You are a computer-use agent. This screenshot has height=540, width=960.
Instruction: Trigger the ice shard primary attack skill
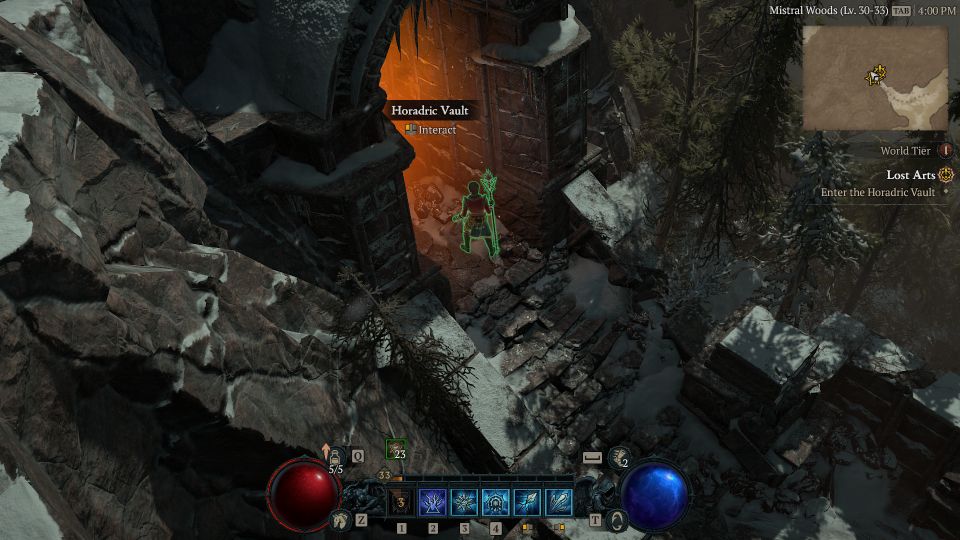pyautogui.click(x=527, y=502)
